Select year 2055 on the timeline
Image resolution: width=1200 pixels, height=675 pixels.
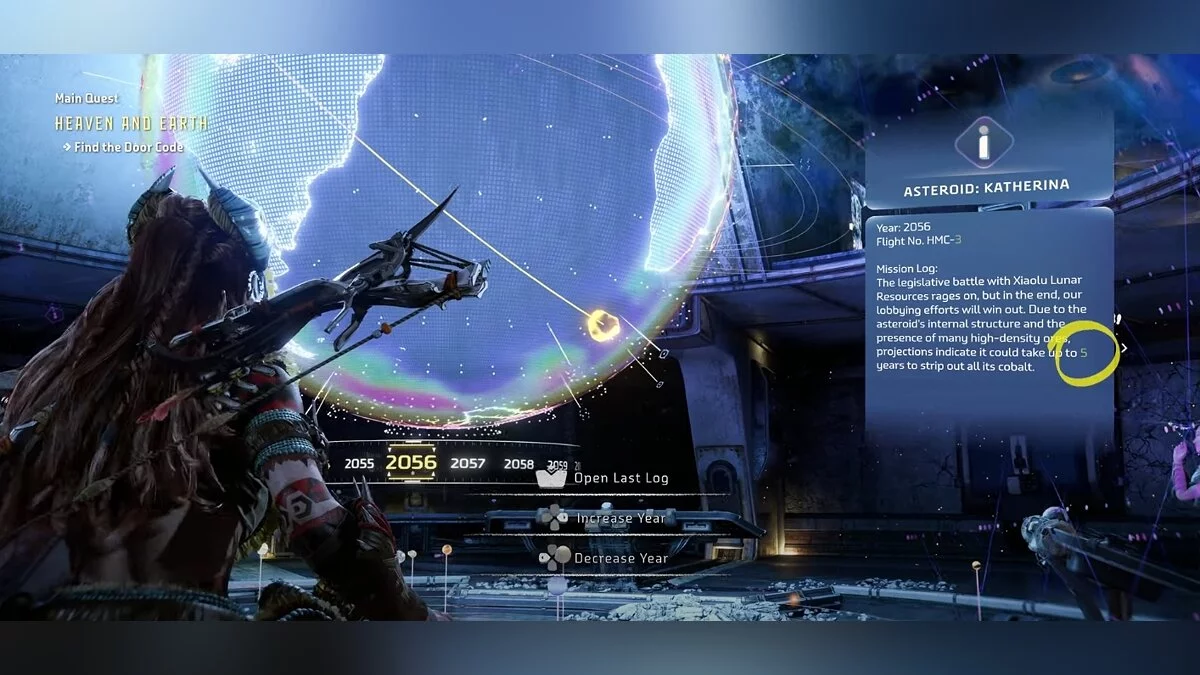click(359, 464)
